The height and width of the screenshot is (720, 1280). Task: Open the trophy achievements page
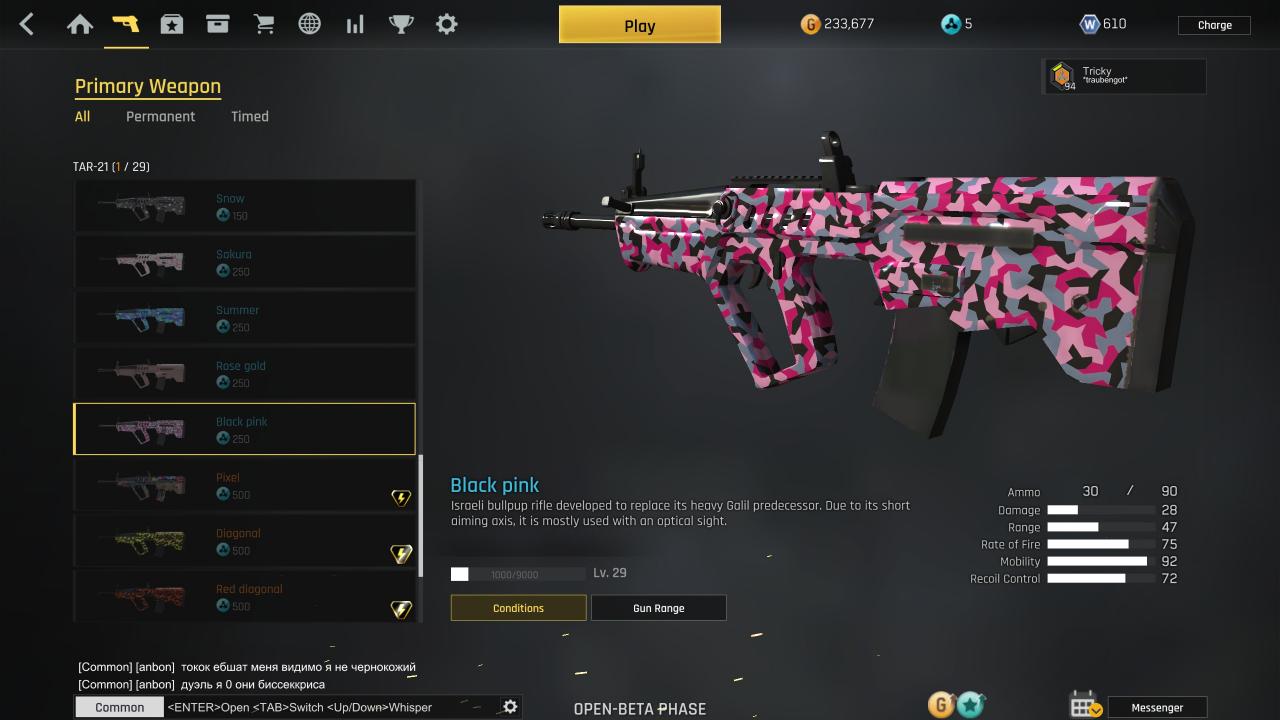401,24
